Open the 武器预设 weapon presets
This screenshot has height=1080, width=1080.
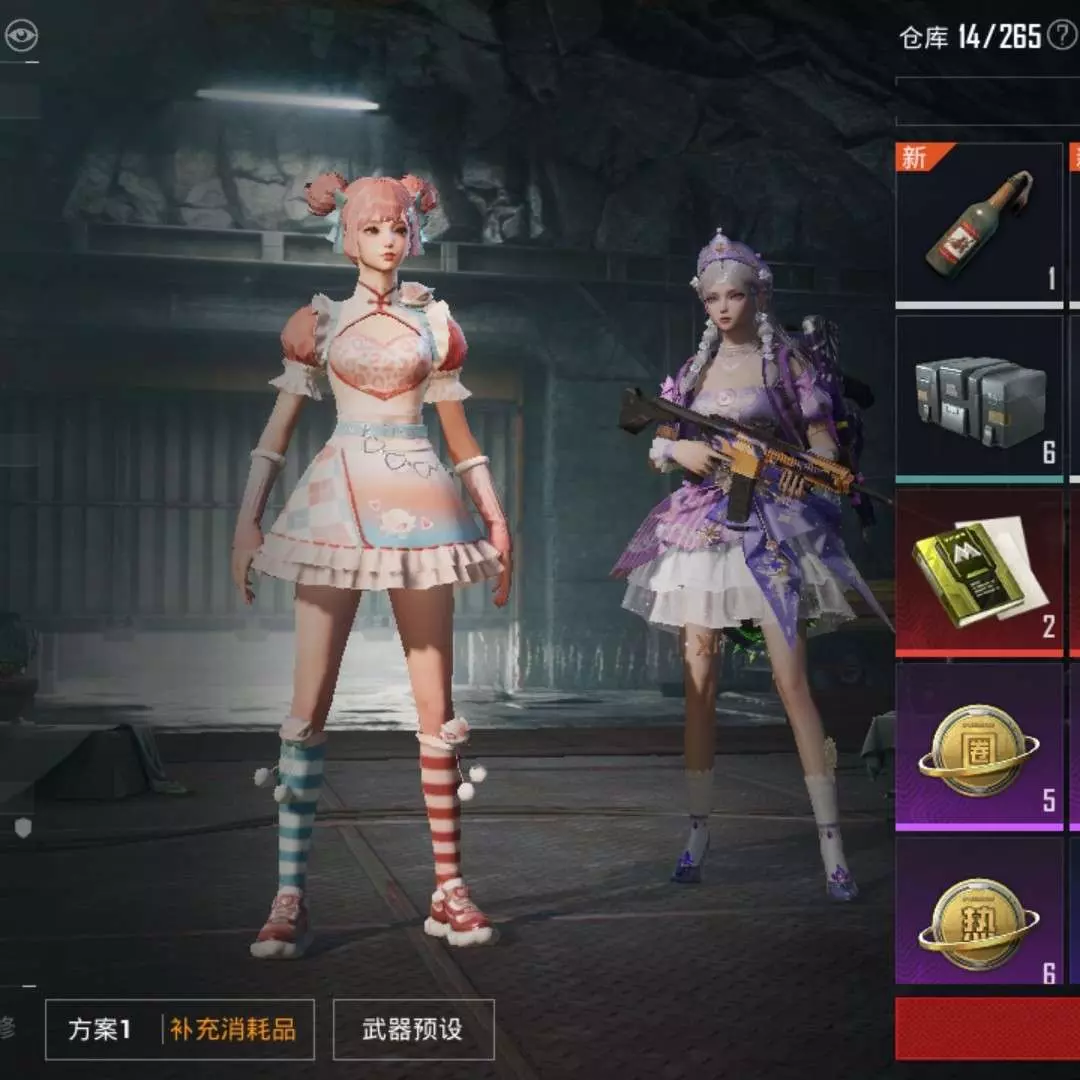click(413, 1029)
